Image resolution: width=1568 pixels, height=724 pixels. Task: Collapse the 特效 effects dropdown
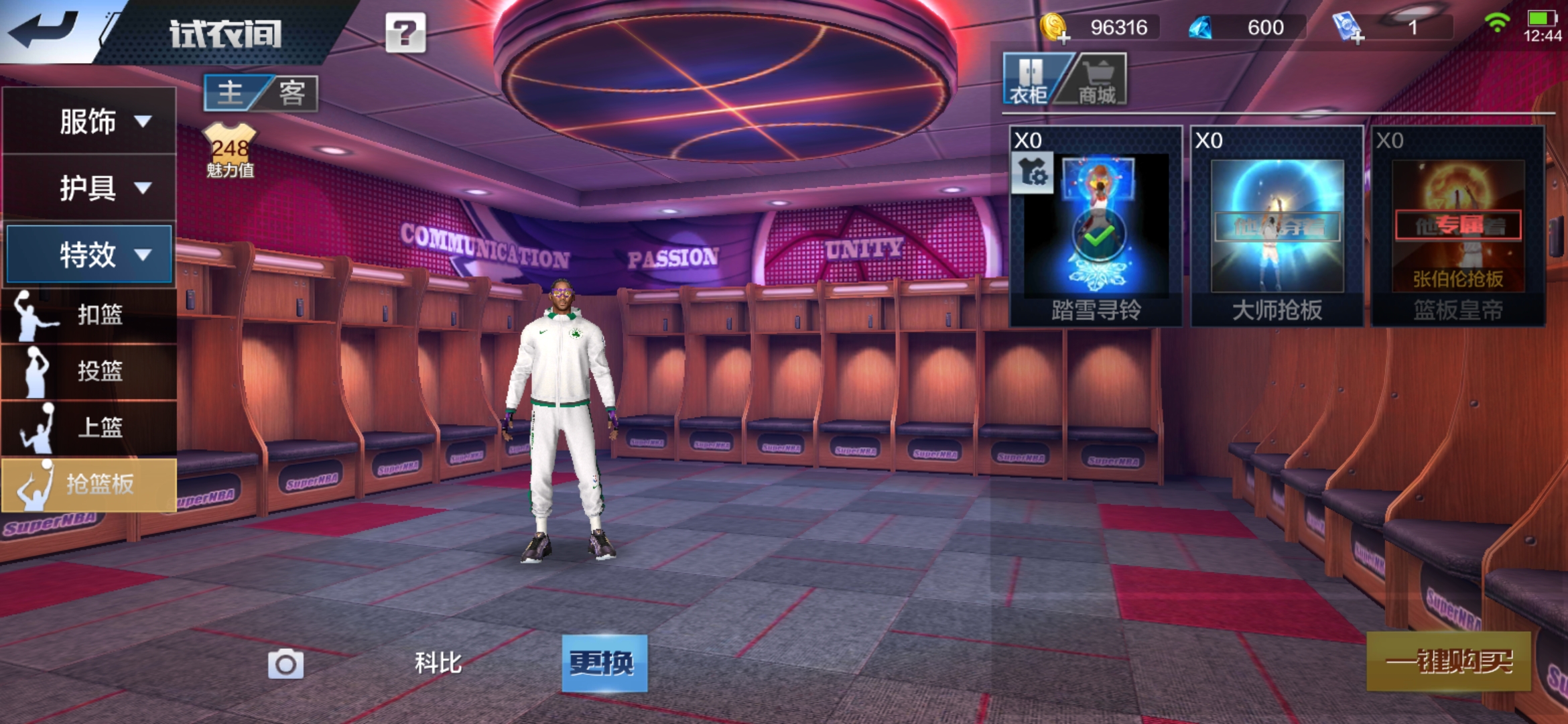pyautogui.click(x=90, y=254)
